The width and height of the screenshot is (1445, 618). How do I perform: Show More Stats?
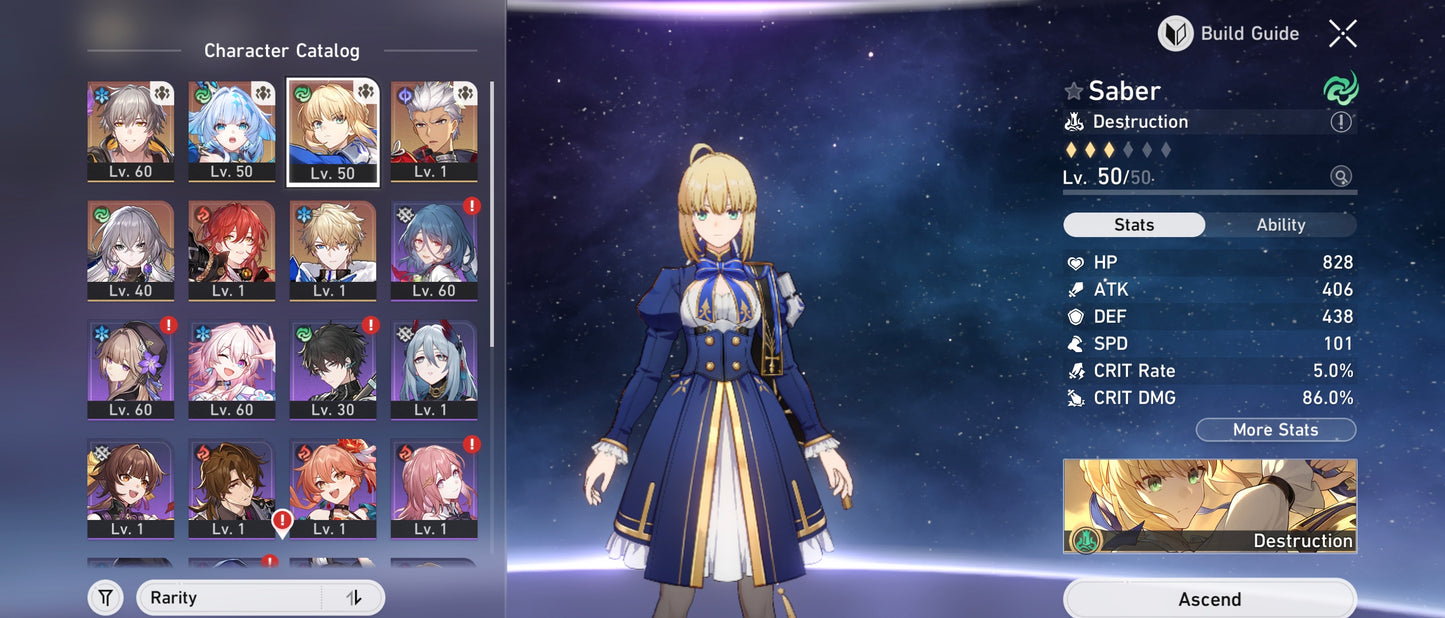coord(1275,430)
